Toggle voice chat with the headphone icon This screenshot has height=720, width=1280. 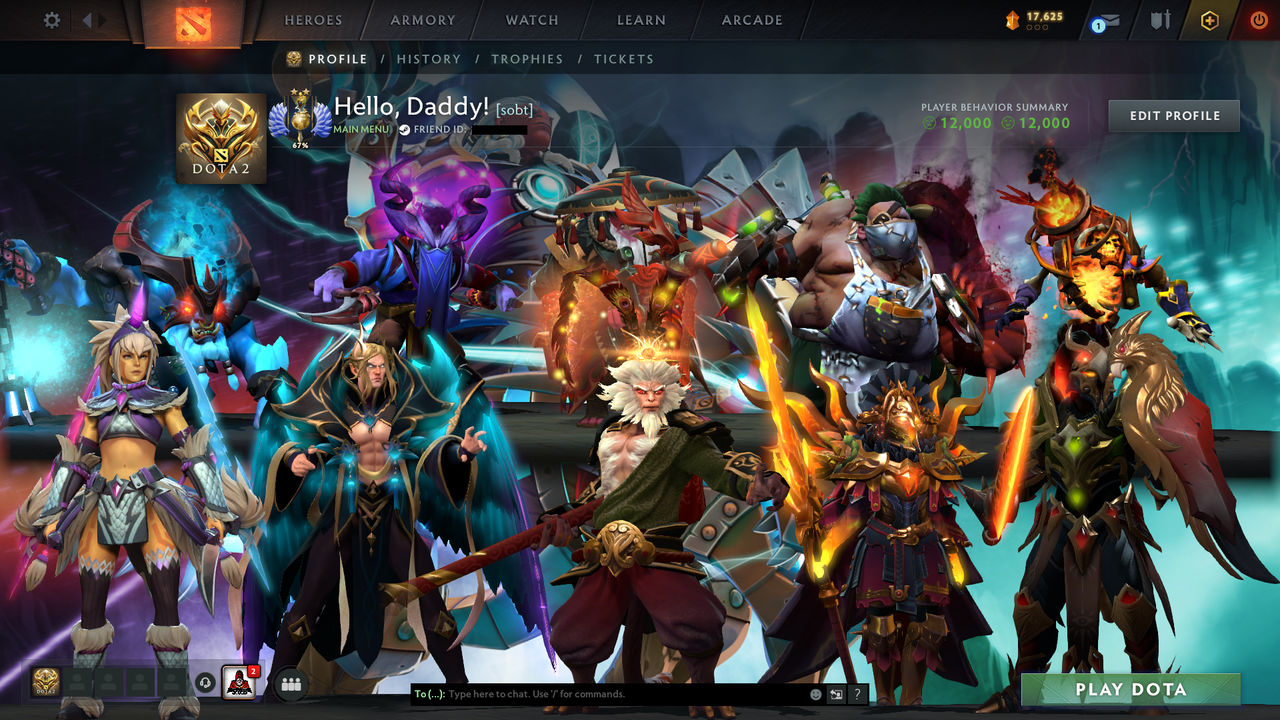click(x=207, y=684)
